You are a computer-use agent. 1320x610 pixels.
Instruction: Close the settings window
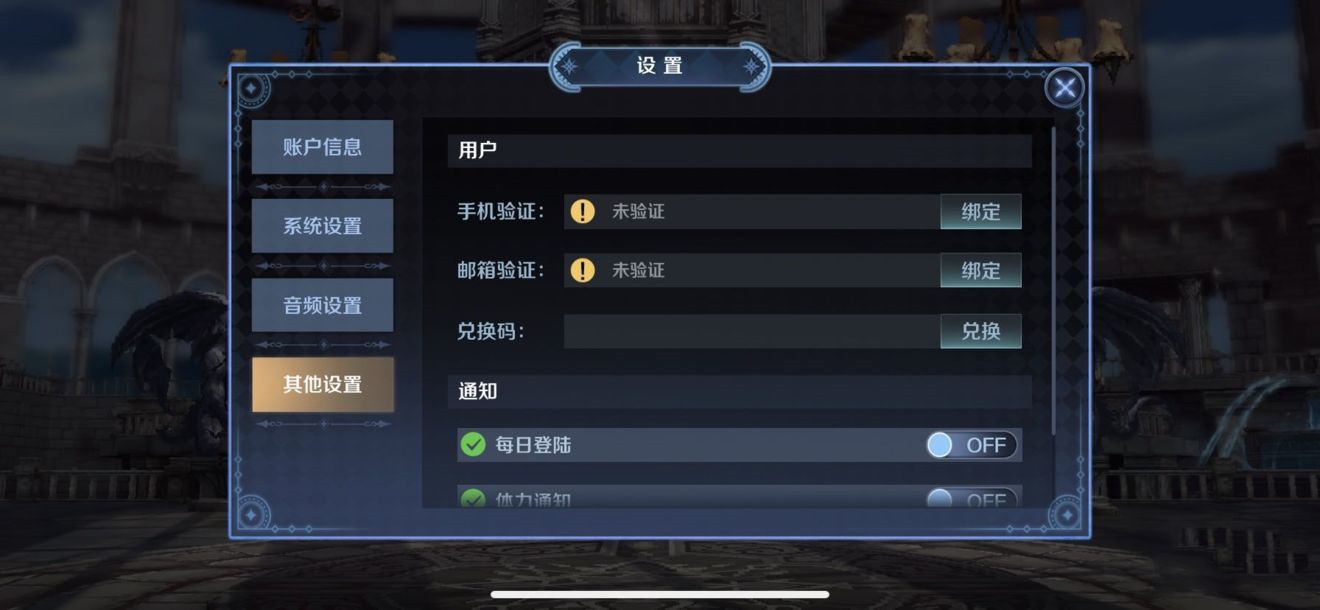click(1064, 89)
